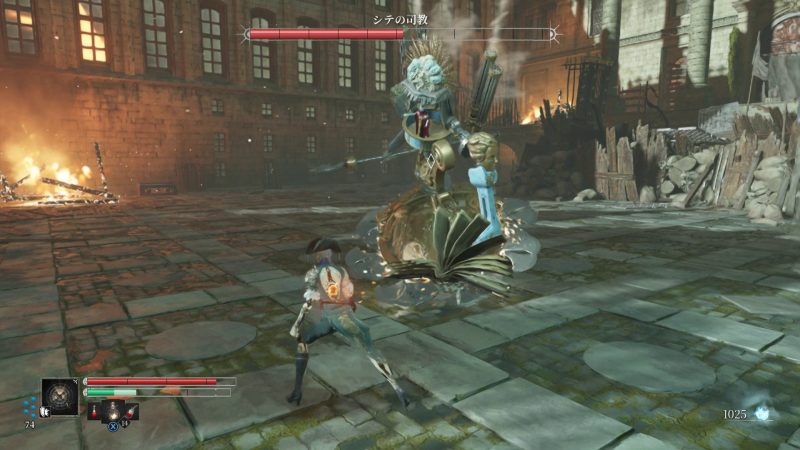Choose the red oil vial item slot
The image size is (800, 450).
(94, 410)
